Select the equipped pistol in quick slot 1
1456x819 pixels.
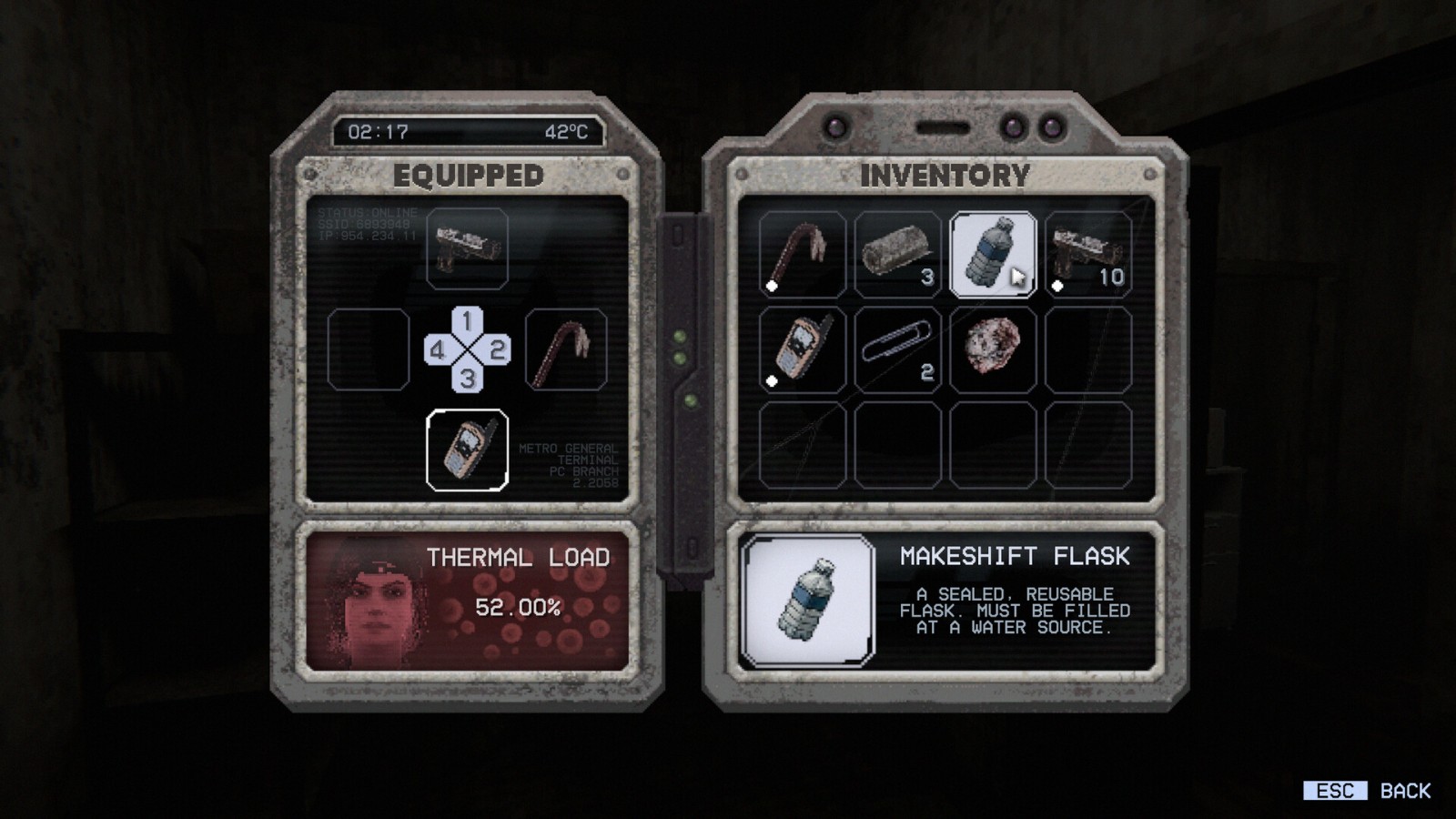tap(467, 248)
